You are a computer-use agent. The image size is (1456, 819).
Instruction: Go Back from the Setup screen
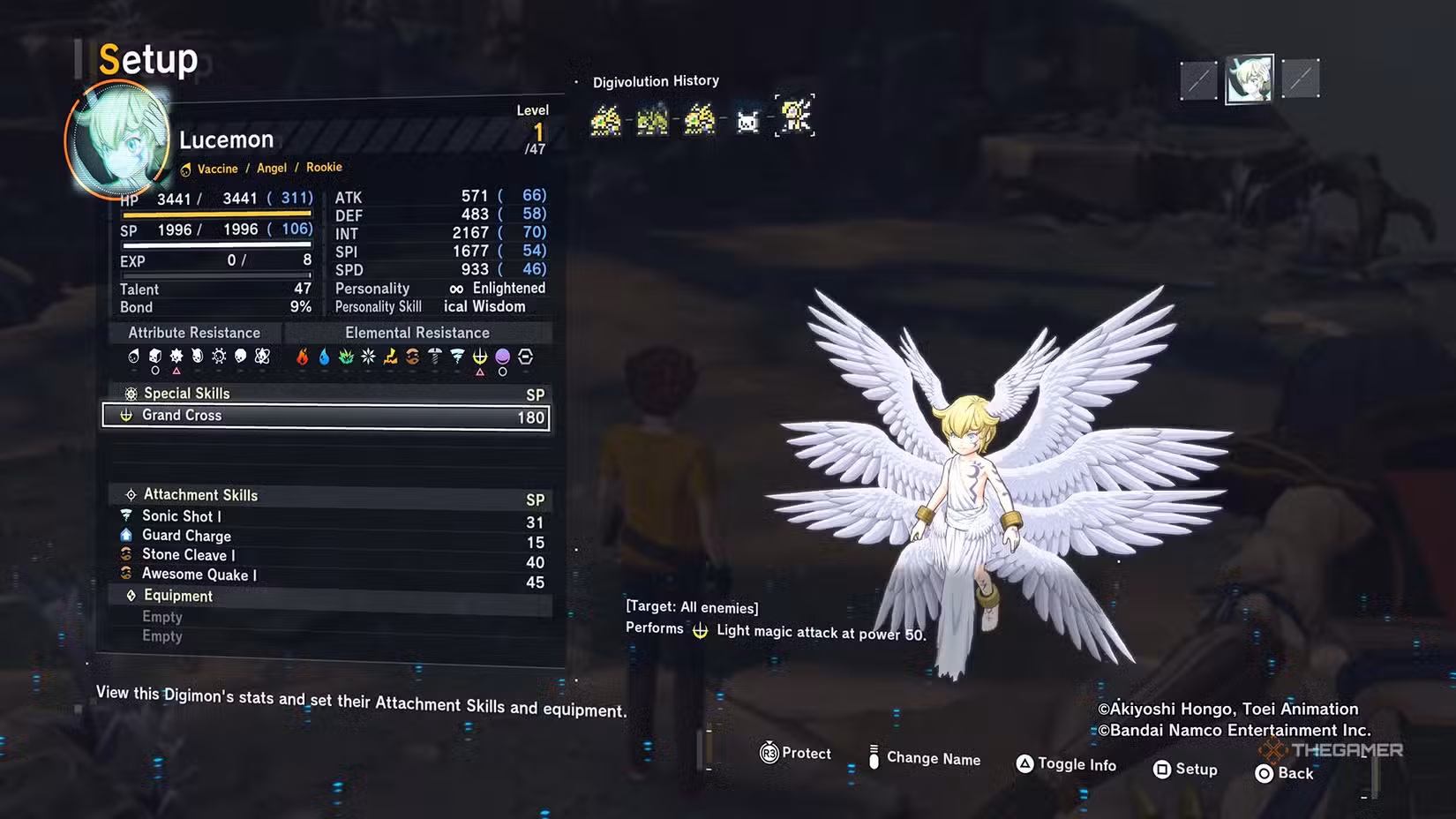[x=1285, y=773]
